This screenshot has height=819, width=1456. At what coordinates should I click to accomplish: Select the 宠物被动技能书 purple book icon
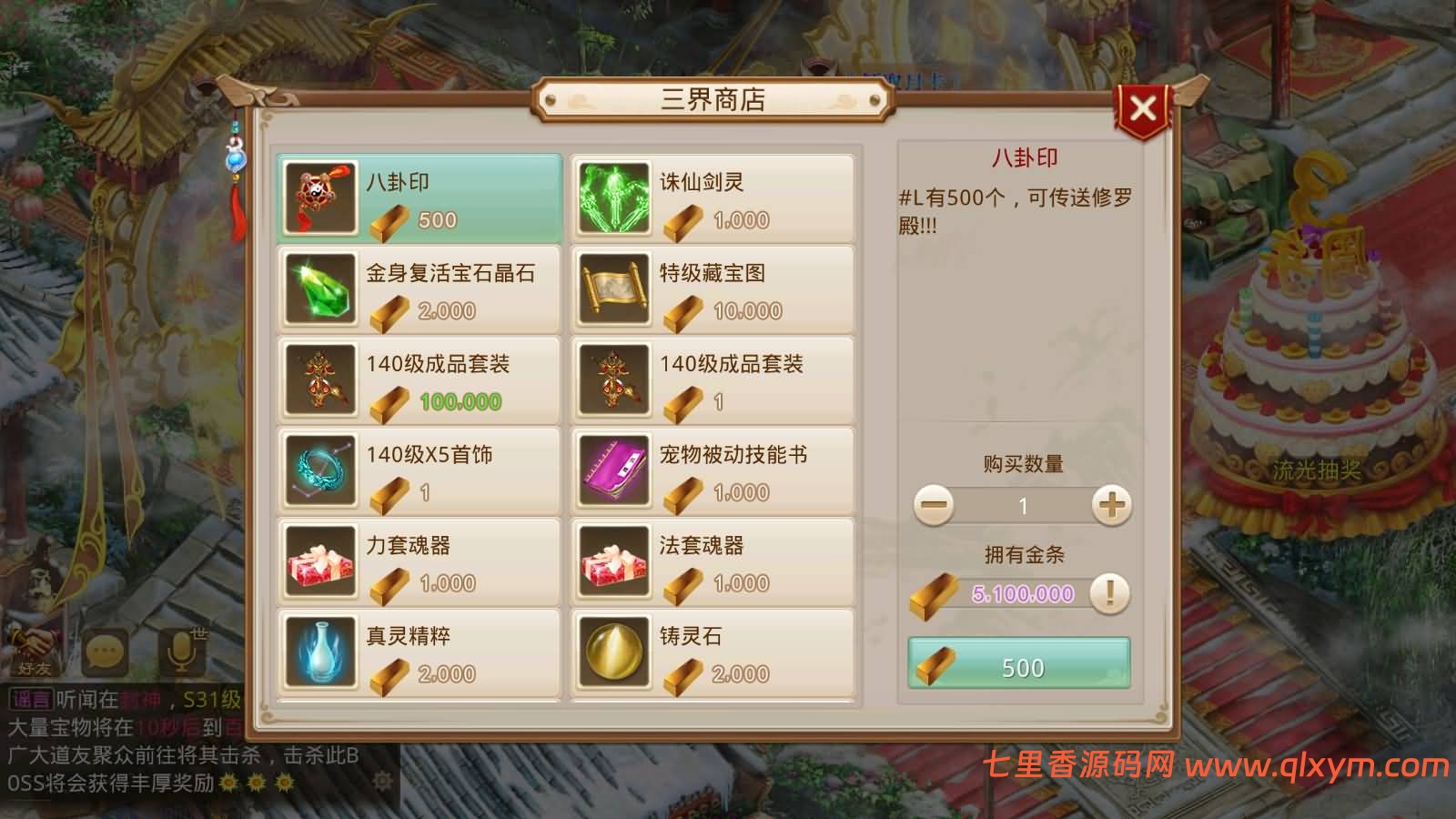[x=614, y=470]
